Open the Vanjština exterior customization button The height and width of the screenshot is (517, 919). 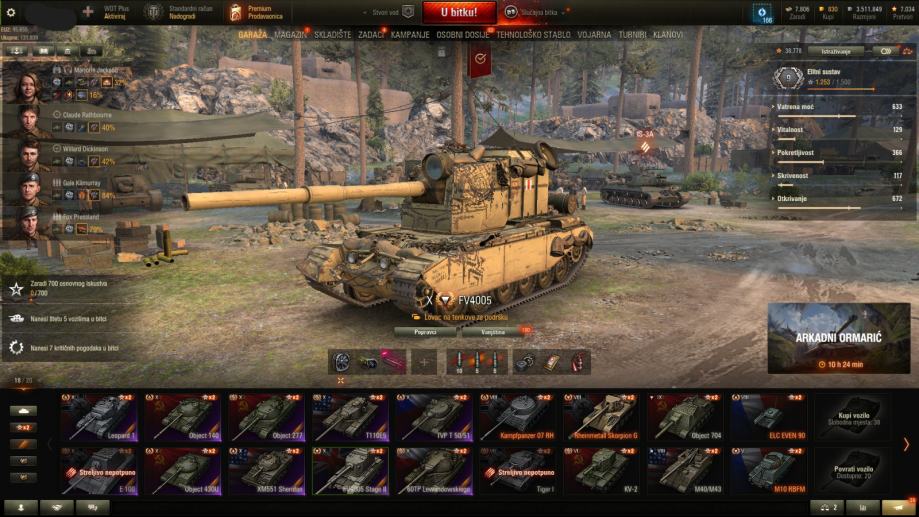(x=494, y=329)
